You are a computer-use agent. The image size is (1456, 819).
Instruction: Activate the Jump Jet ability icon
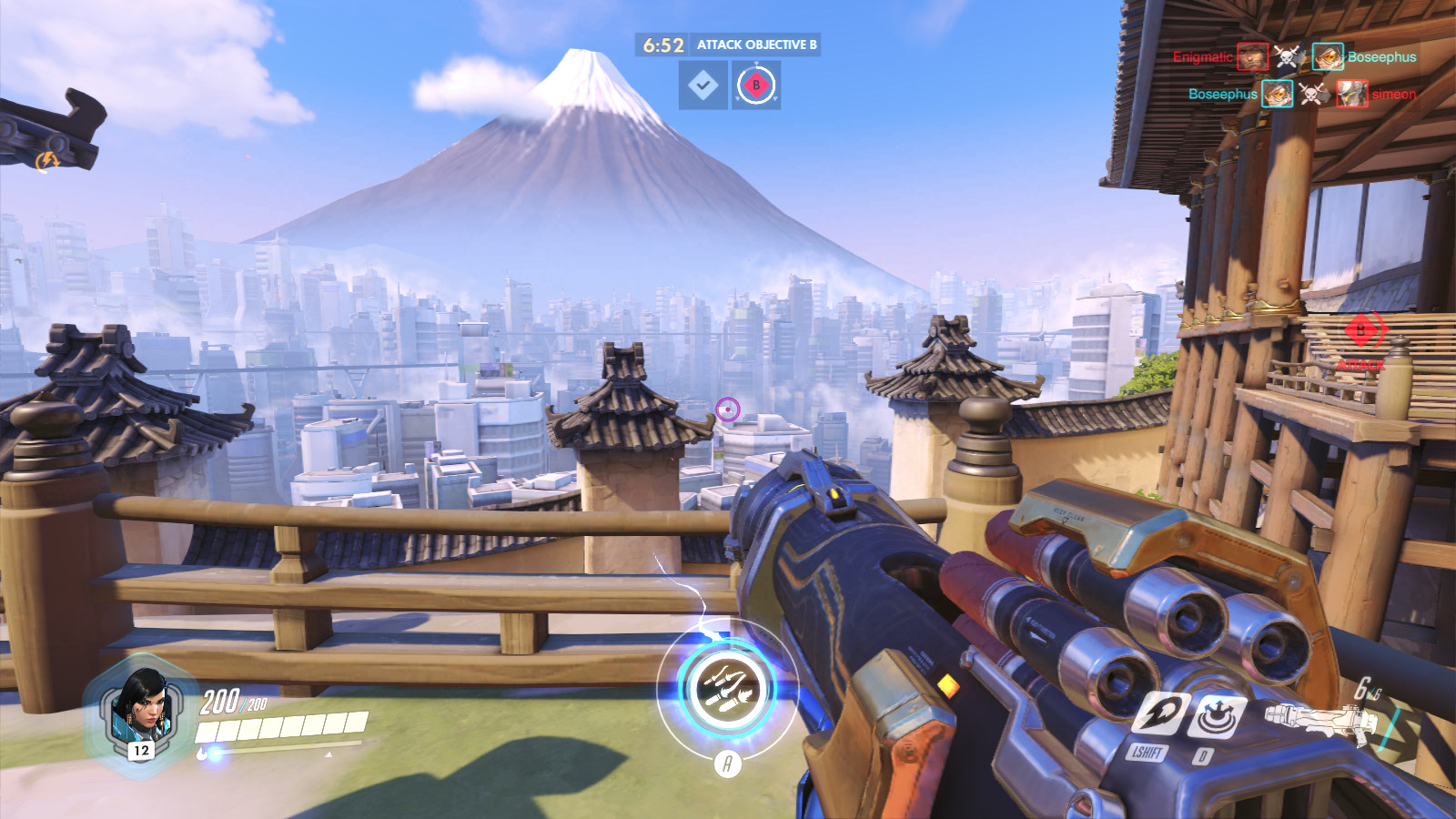[x=1160, y=713]
